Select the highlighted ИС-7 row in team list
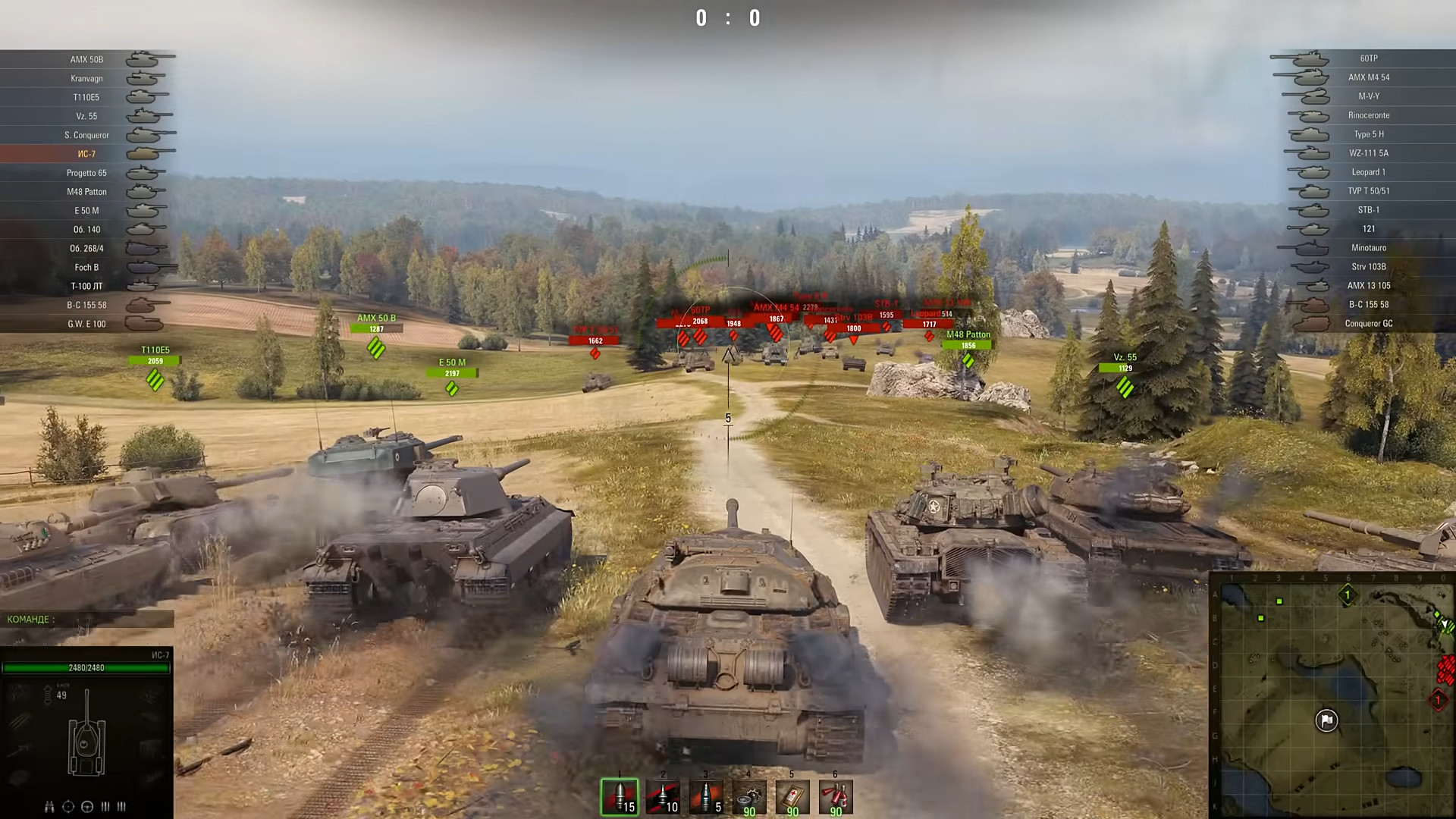Image resolution: width=1456 pixels, height=819 pixels. pyautogui.click(x=86, y=154)
